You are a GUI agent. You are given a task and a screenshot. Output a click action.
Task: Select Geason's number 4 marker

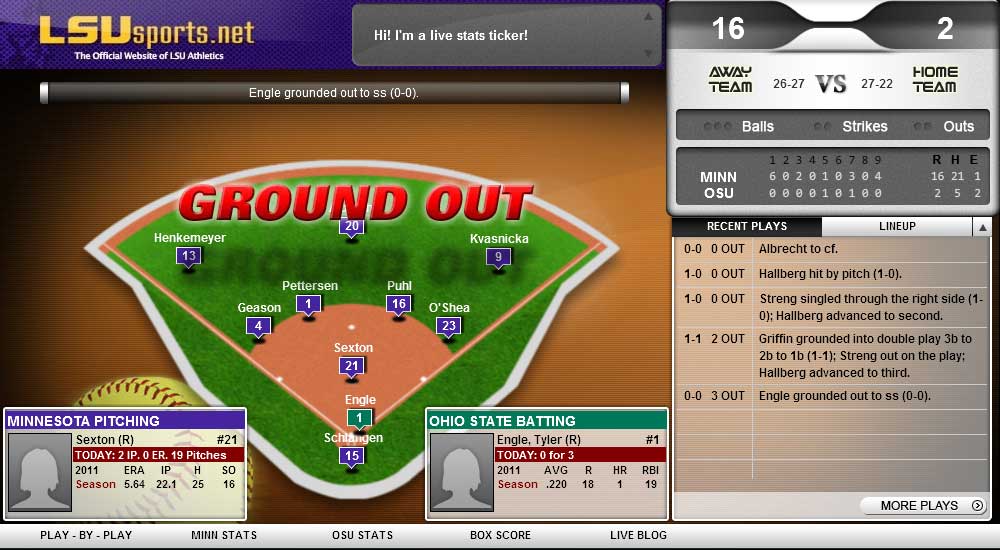(x=259, y=326)
